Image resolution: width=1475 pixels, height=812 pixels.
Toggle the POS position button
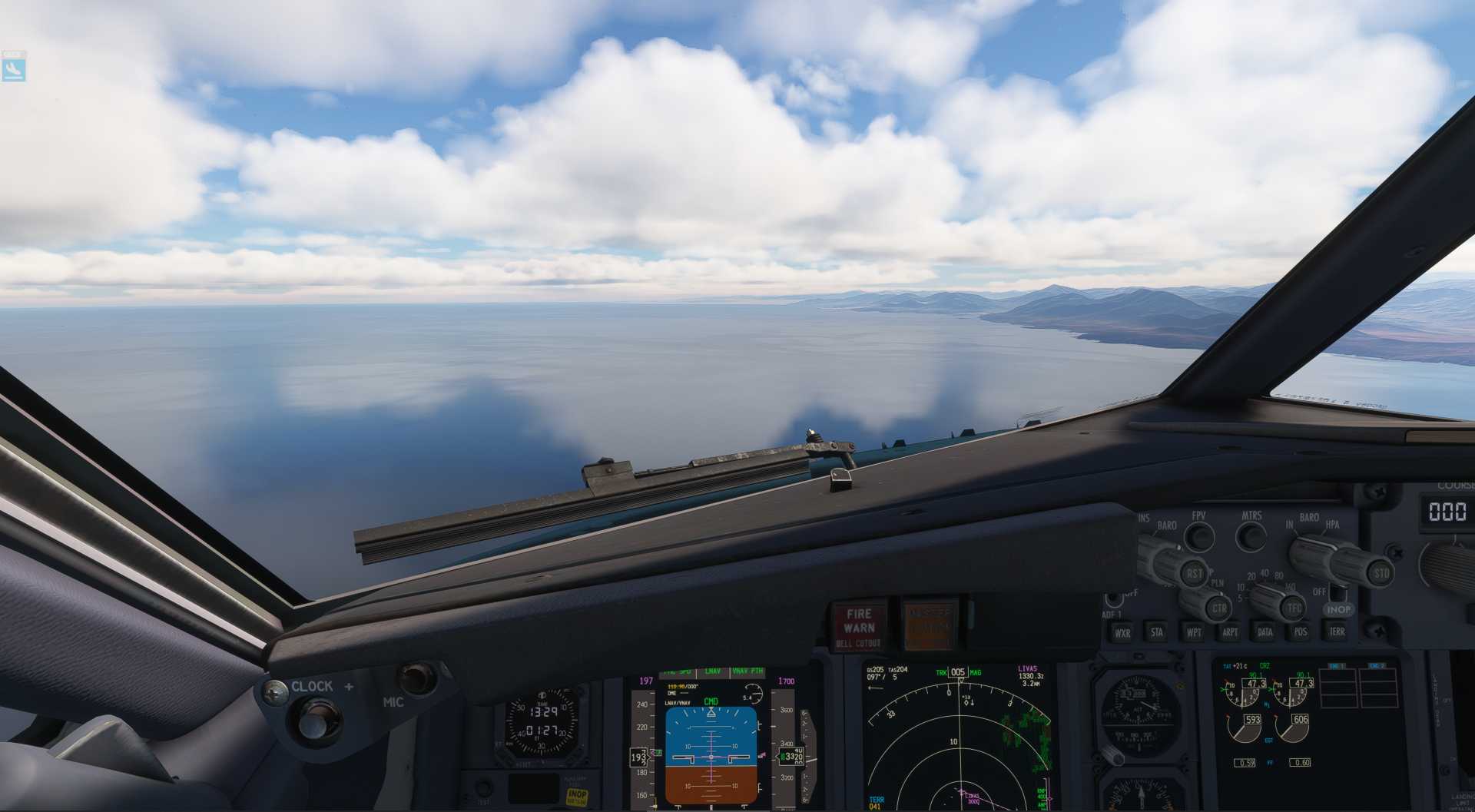(x=1301, y=631)
